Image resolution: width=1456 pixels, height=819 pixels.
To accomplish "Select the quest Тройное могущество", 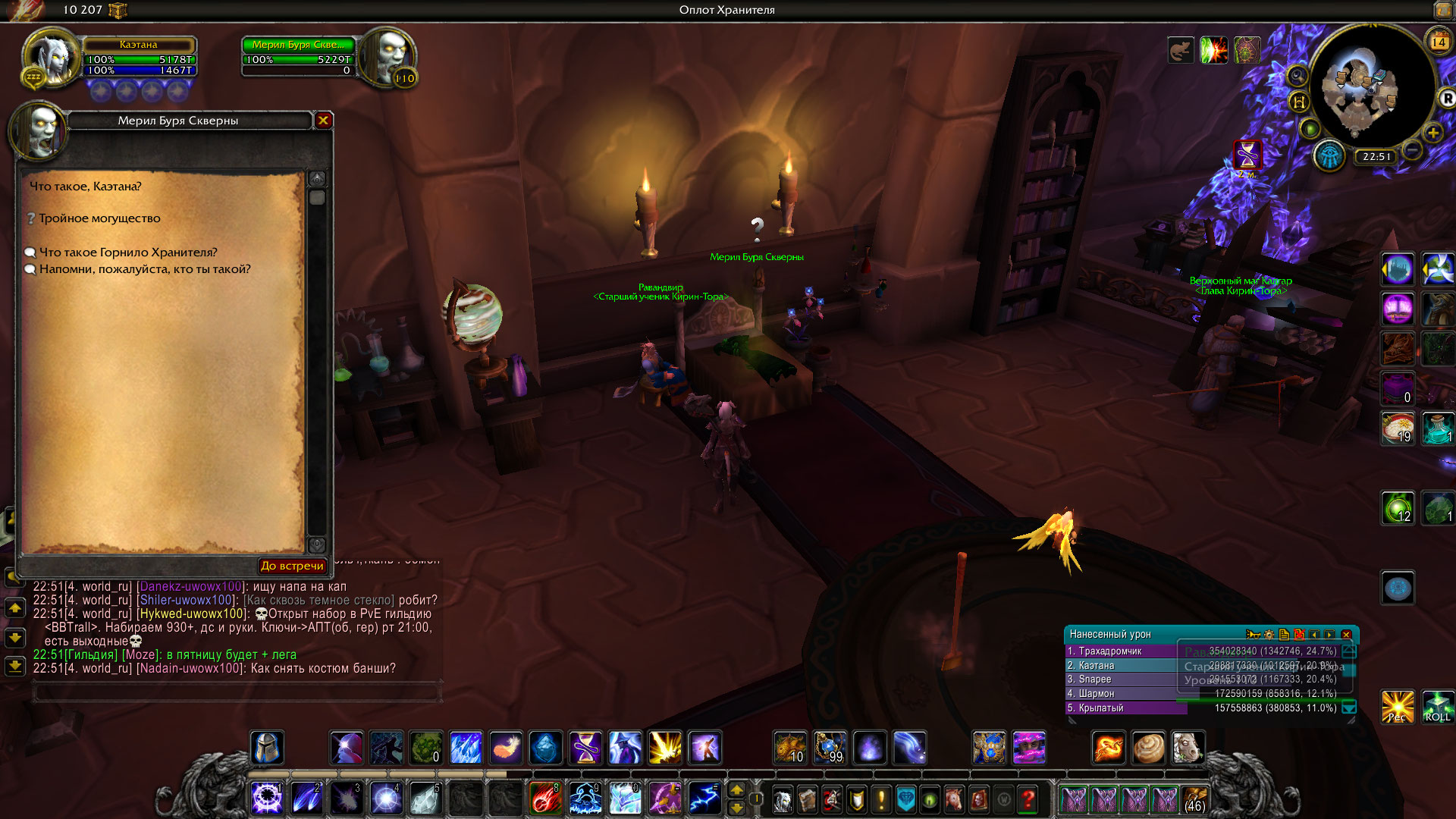I will tap(99, 218).
